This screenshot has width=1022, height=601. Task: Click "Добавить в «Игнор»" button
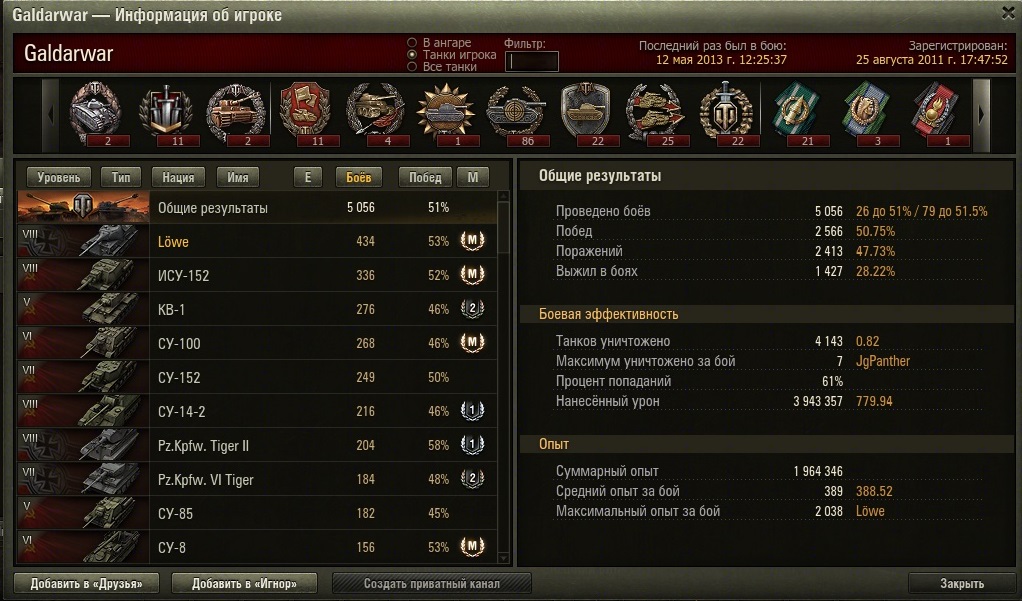[245, 583]
